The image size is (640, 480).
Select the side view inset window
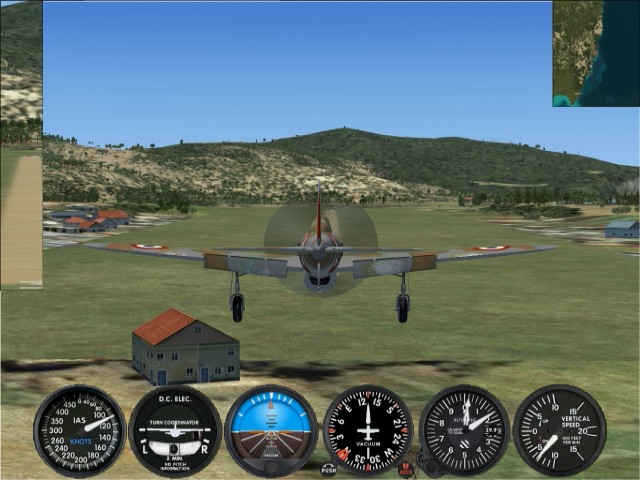click(21, 144)
